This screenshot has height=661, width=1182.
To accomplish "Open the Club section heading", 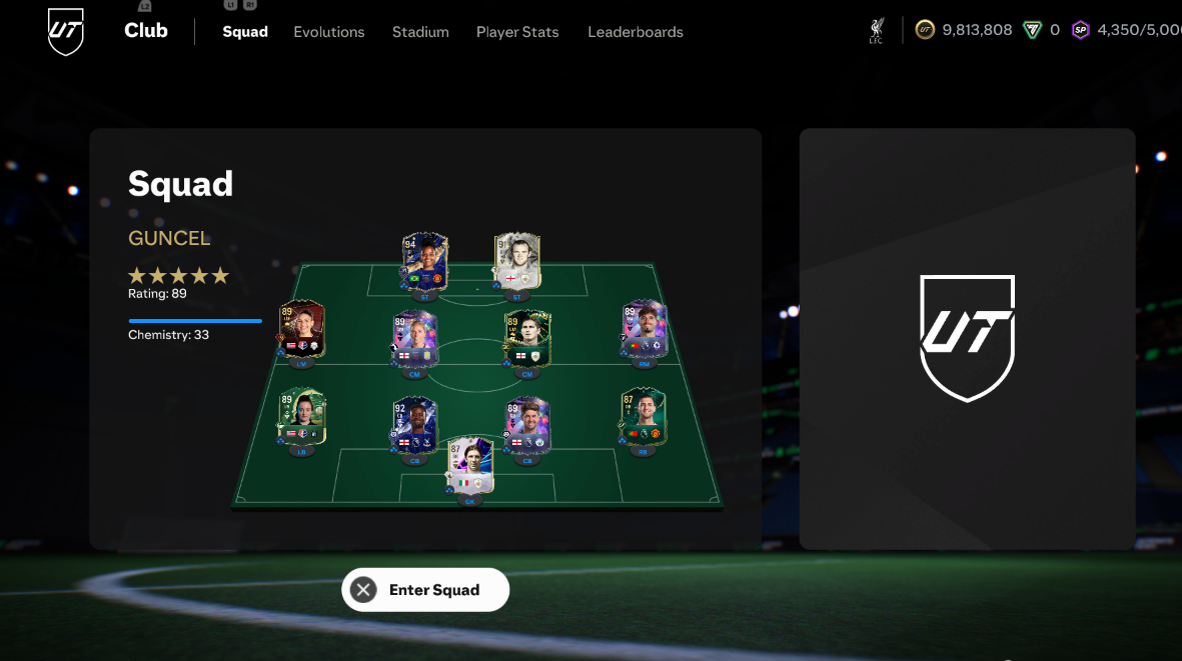I will click(x=146, y=31).
